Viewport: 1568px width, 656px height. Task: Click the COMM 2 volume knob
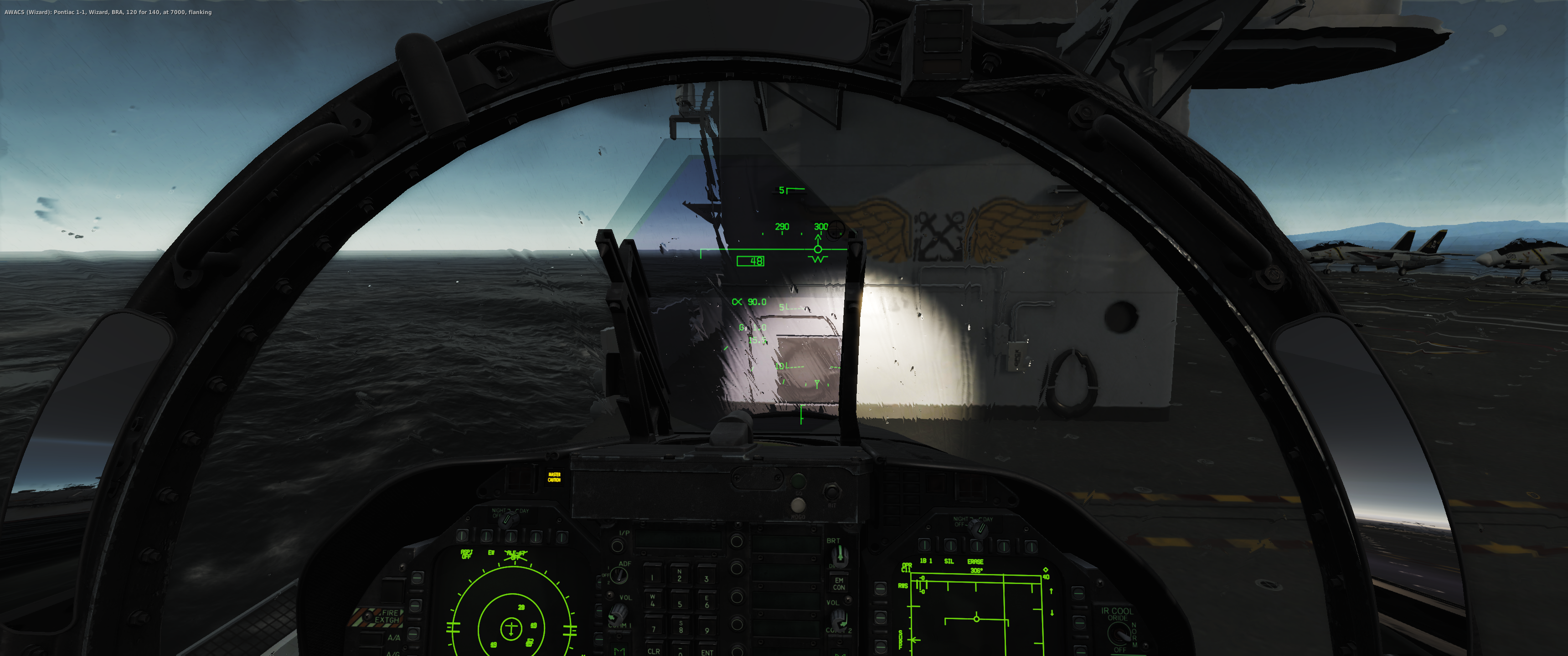click(x=840, y=619)
